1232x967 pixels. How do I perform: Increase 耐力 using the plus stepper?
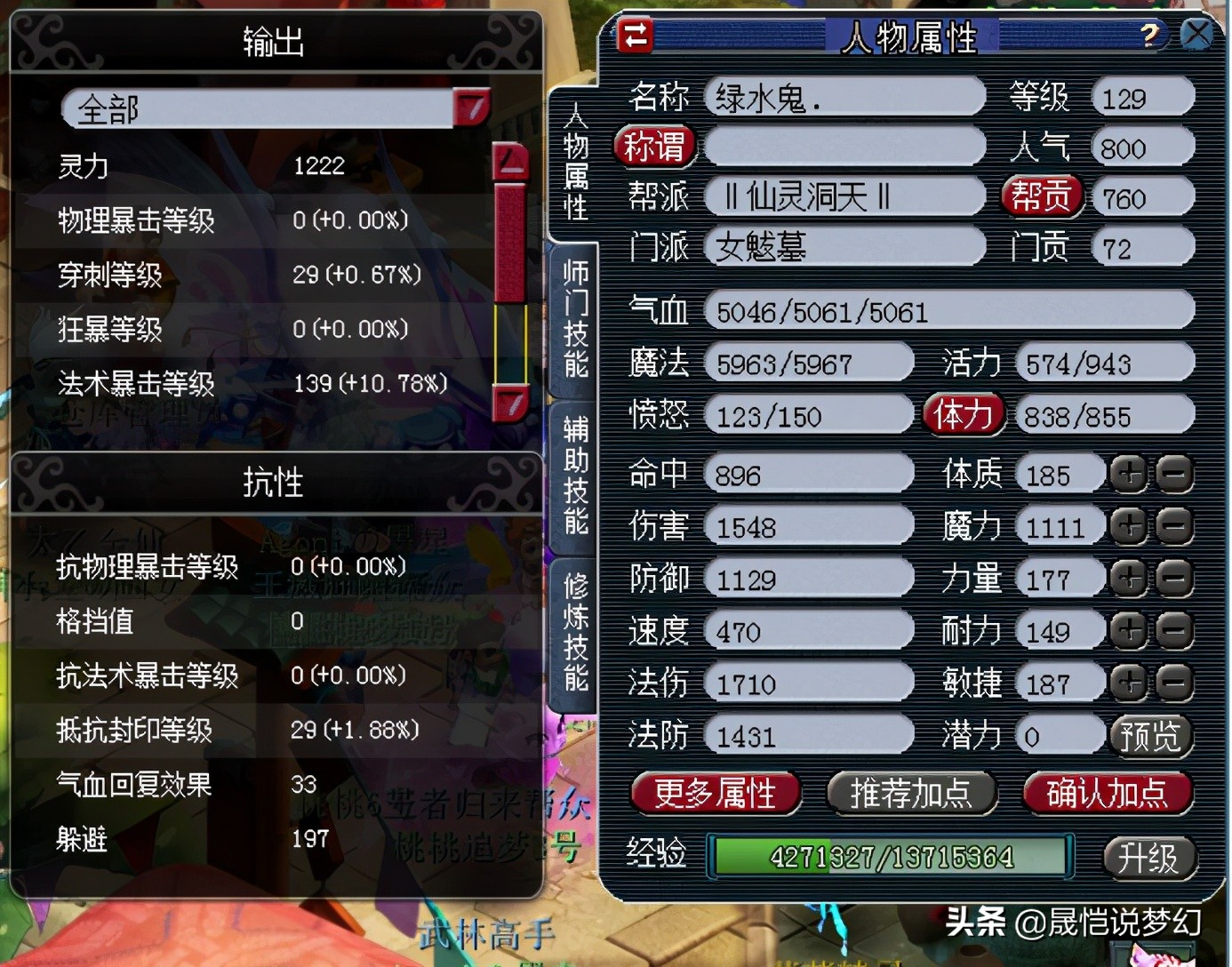tap(1129, 630)
